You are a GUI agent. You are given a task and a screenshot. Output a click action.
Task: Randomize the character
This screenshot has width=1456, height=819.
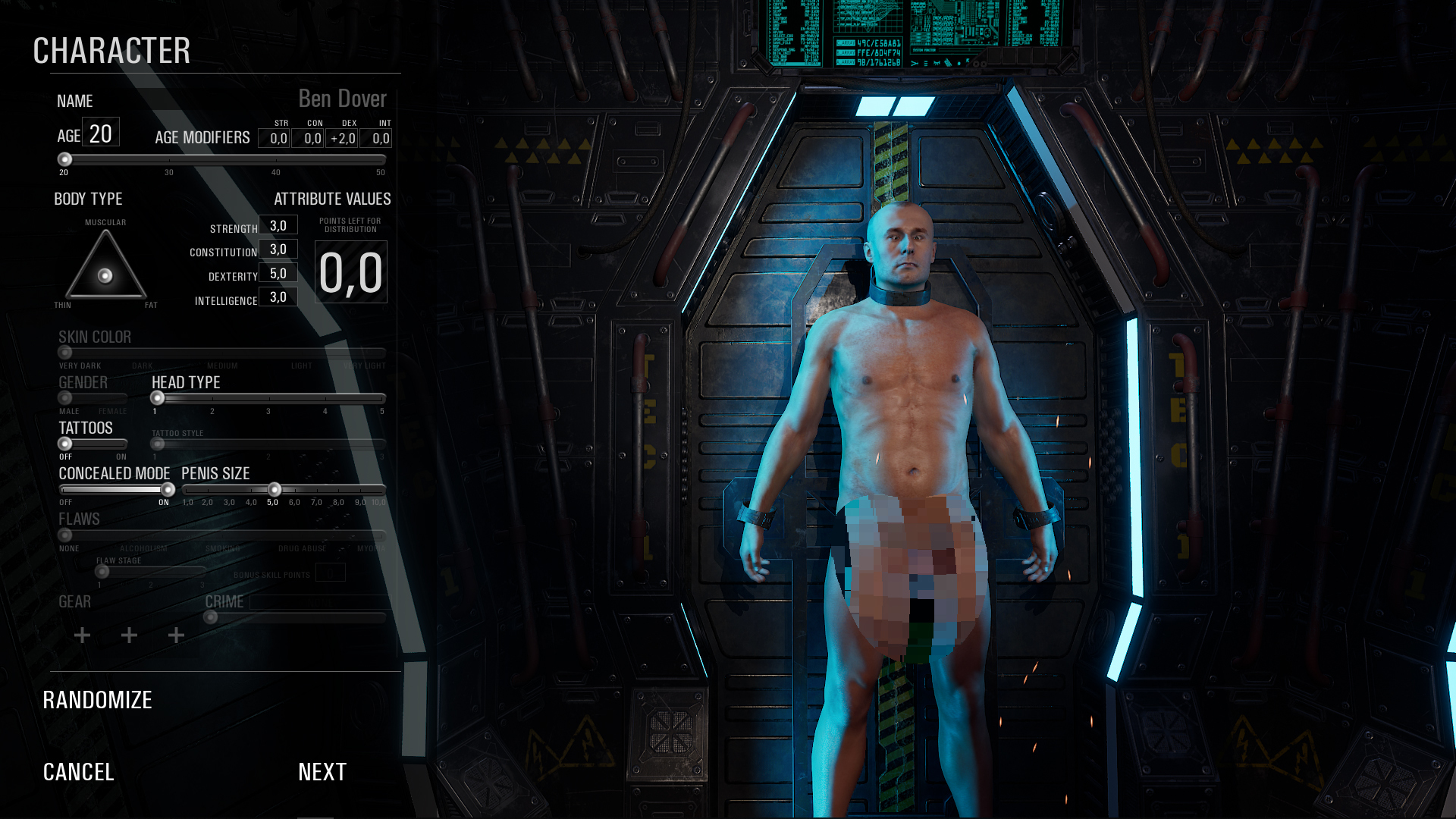tap(97, 700)
